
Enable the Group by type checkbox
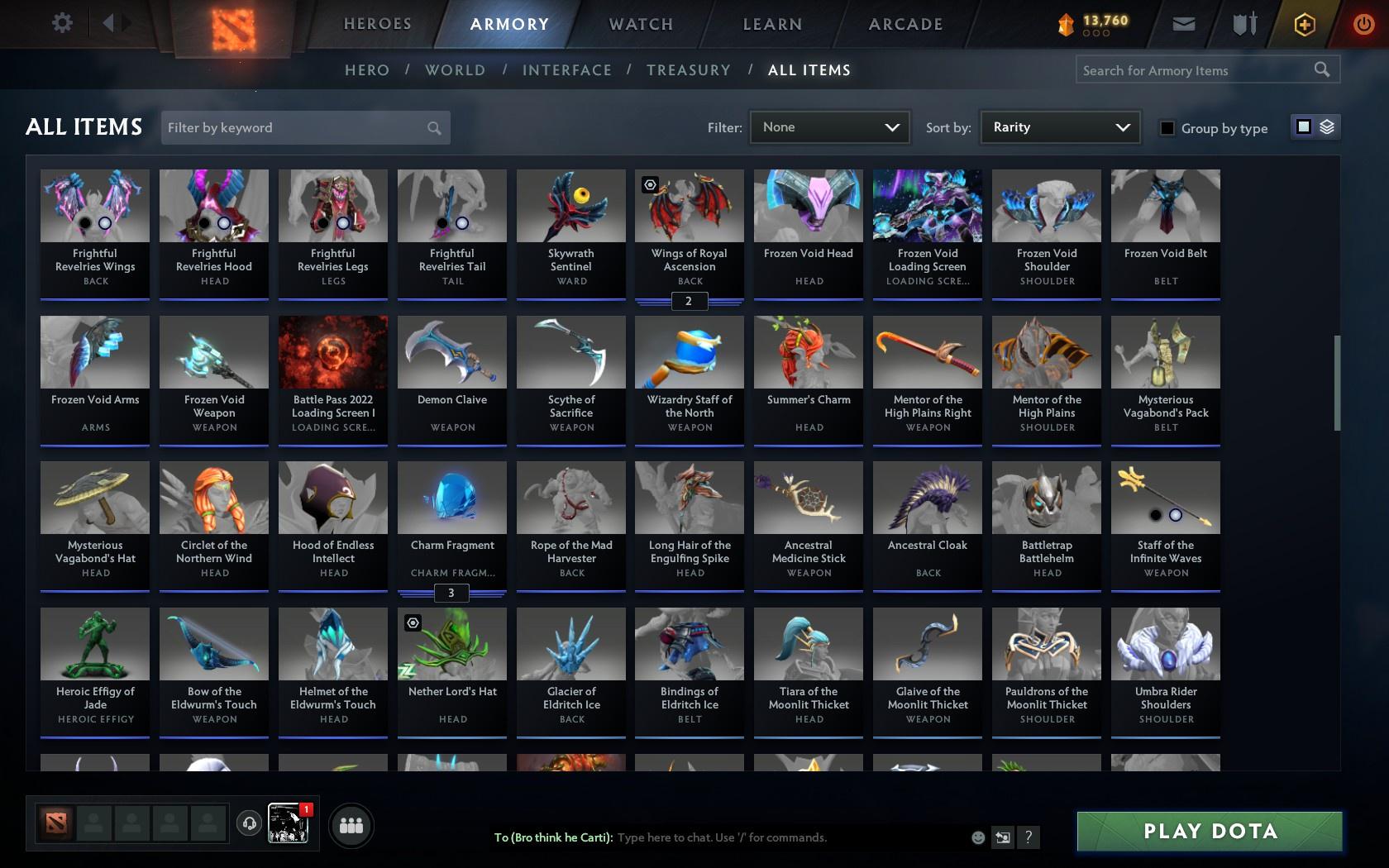point(1167,128)
